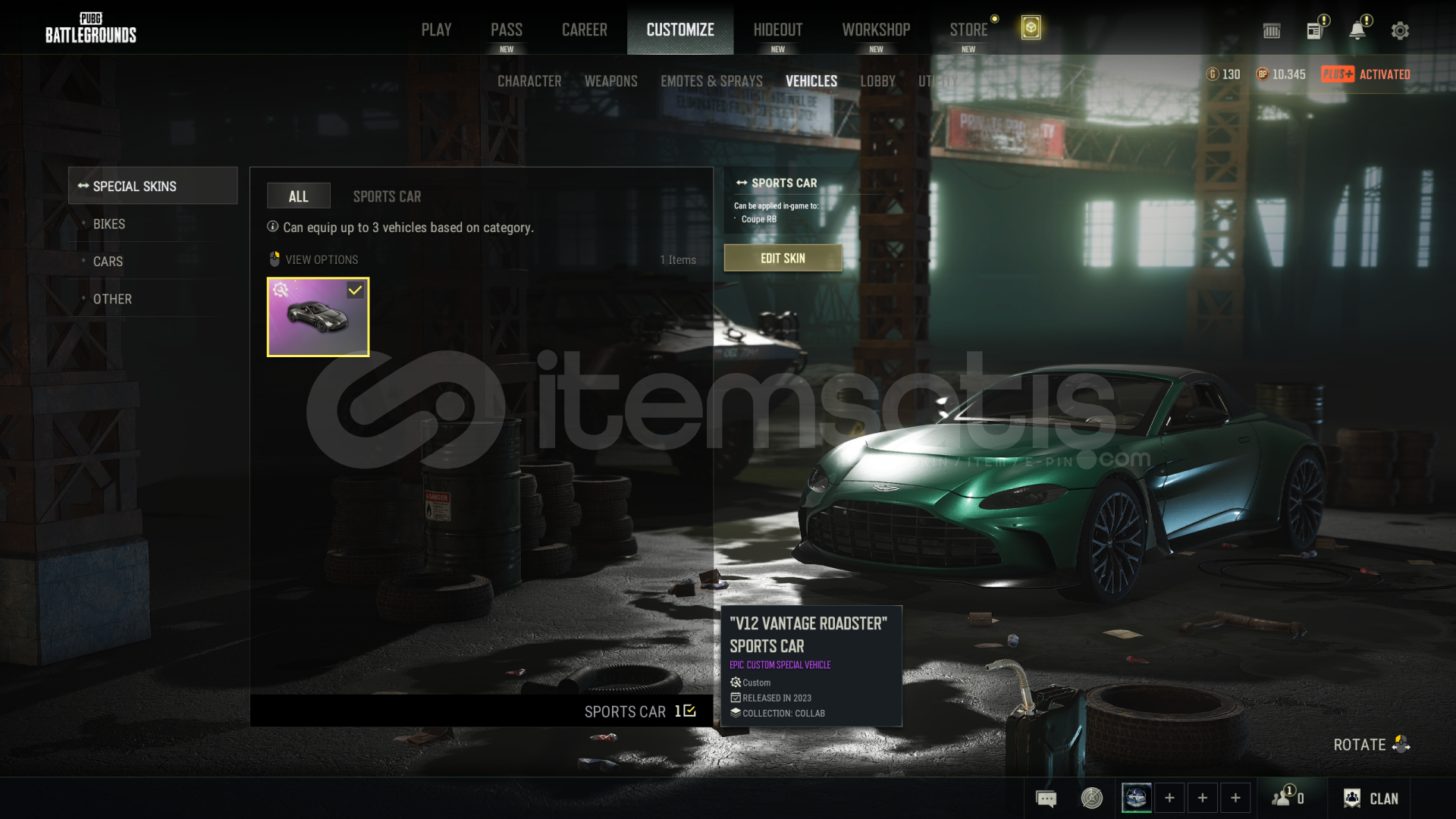Choose the BIKES vehicle category
Viewport: 1456px width, 819px height.
pyautogui.click(x=109, y=224)
